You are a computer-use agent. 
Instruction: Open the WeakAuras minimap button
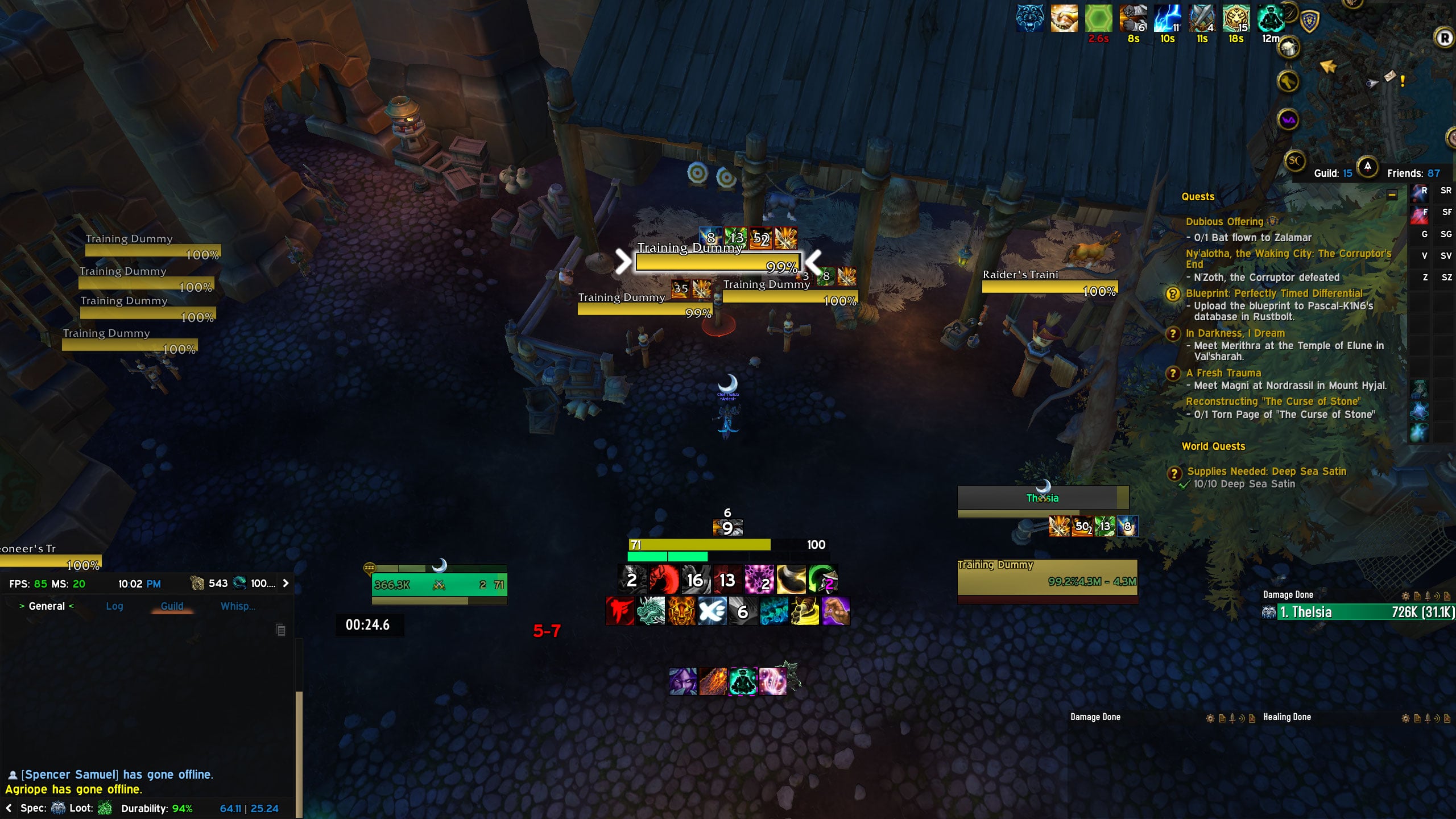click(1288, 120)
